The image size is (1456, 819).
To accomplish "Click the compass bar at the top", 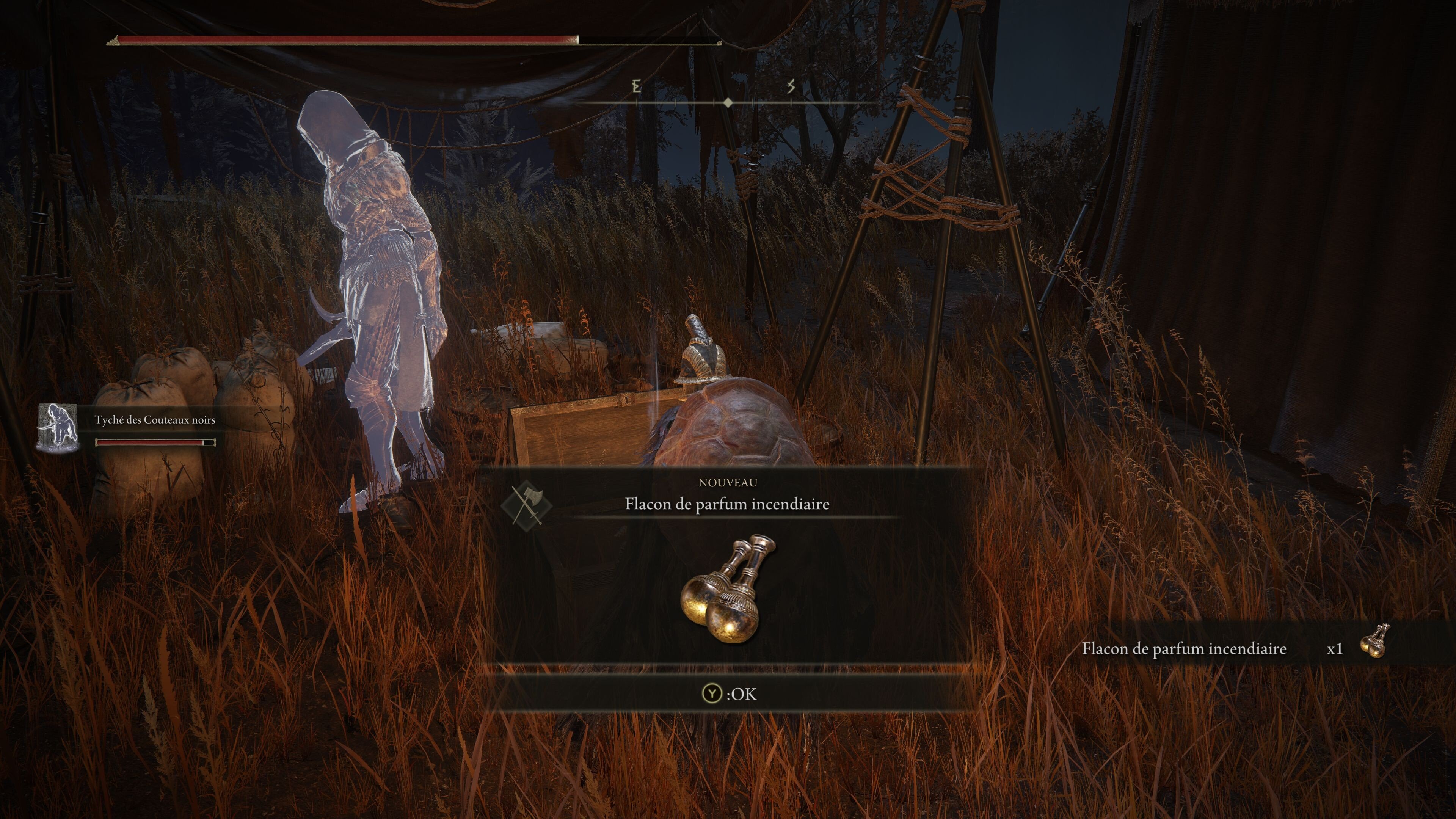I will (728, 102).
